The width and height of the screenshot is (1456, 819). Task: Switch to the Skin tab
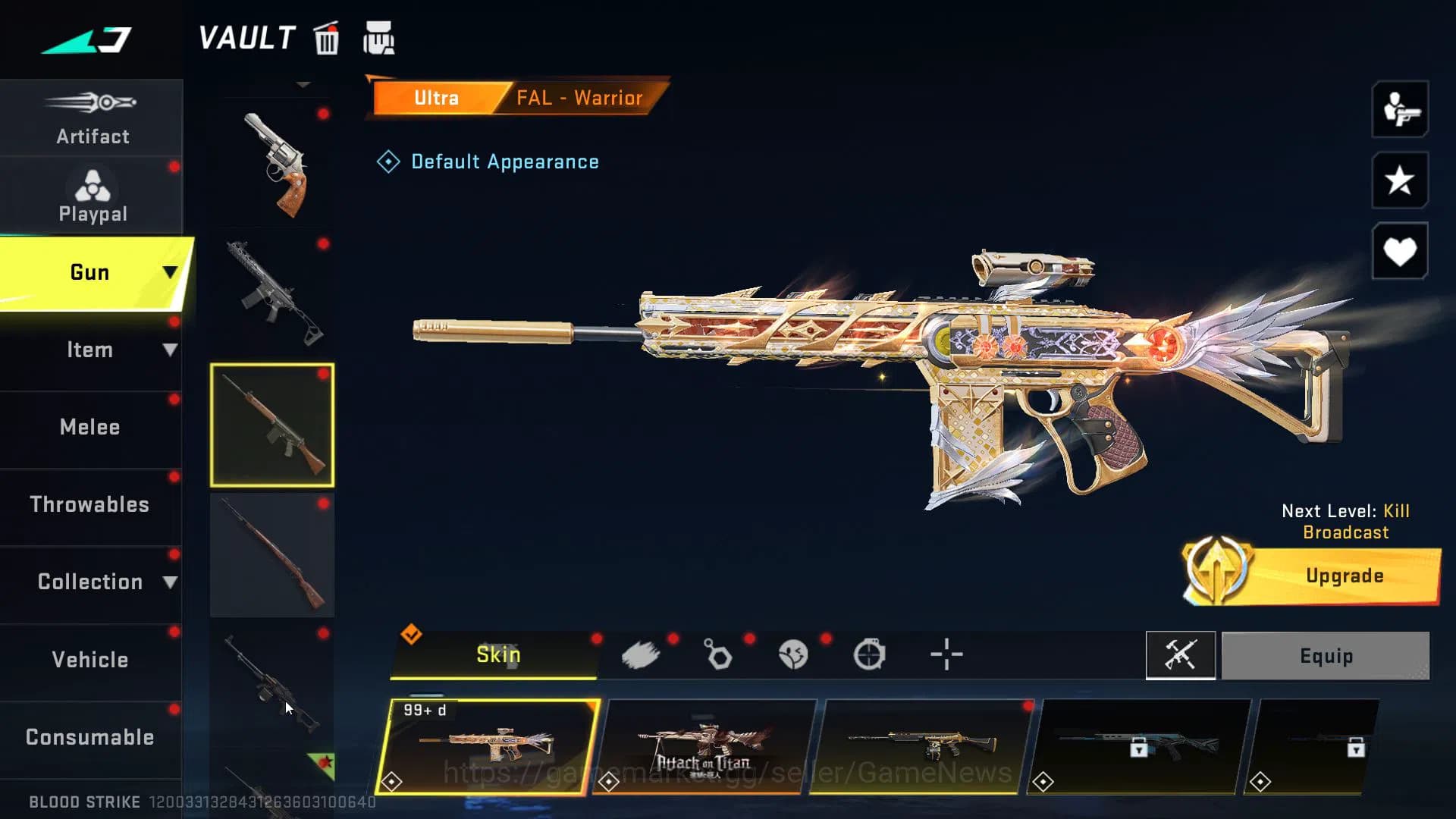498,654
